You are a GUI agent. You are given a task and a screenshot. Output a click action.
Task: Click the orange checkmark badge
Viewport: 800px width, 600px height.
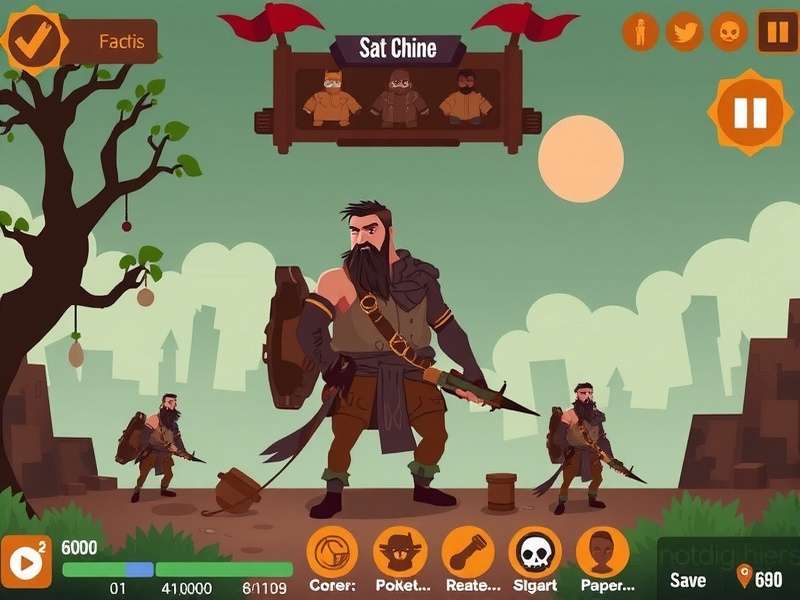click(32, 39)
